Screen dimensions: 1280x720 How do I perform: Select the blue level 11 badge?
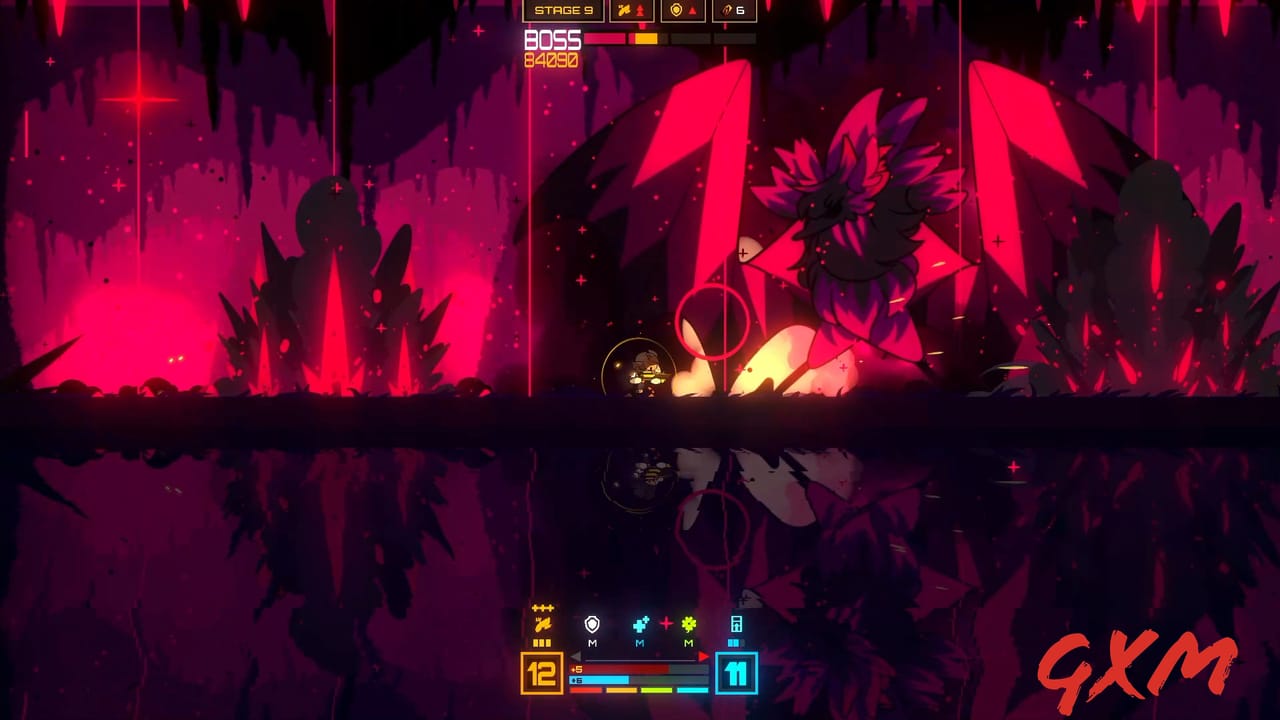point(736,672)
